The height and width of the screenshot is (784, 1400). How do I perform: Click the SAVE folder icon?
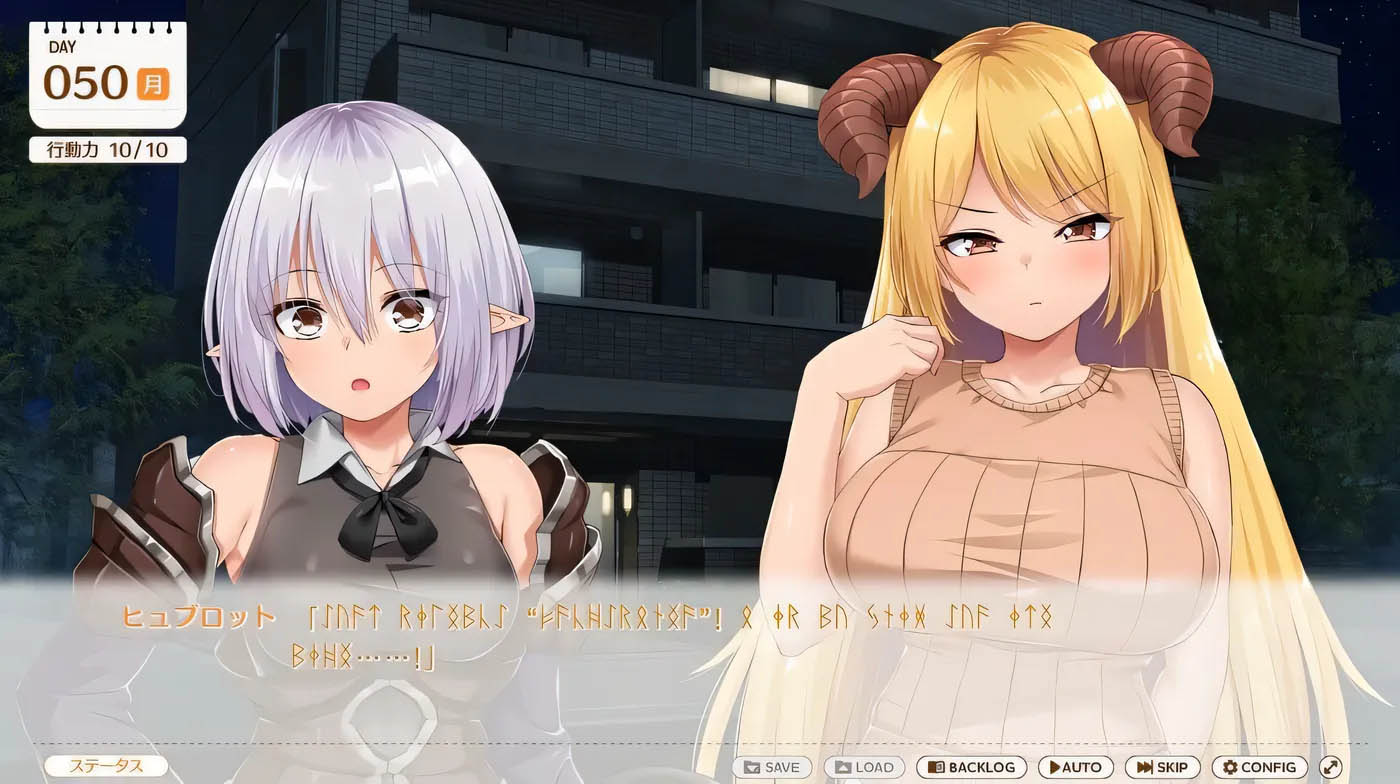[752, 767]
